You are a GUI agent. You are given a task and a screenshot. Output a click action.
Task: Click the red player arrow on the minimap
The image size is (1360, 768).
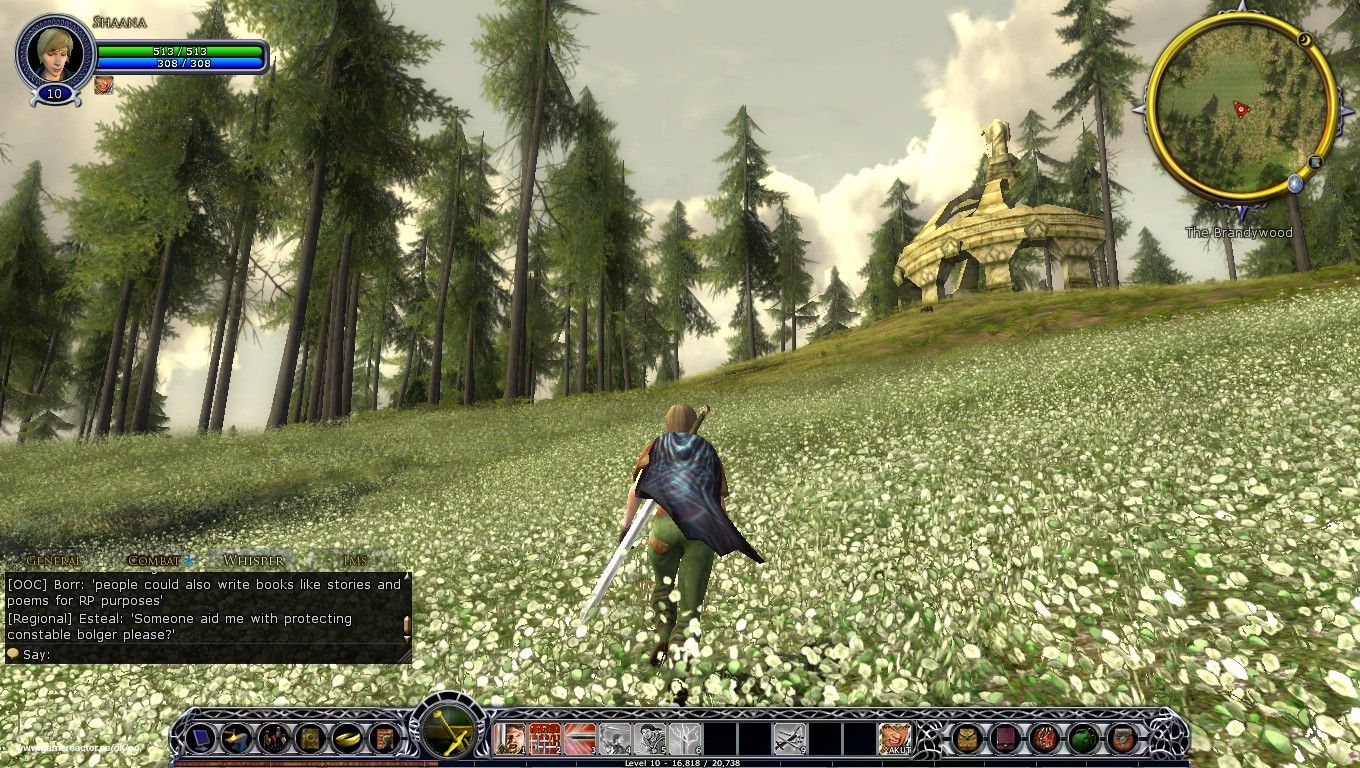point(1240,108)
